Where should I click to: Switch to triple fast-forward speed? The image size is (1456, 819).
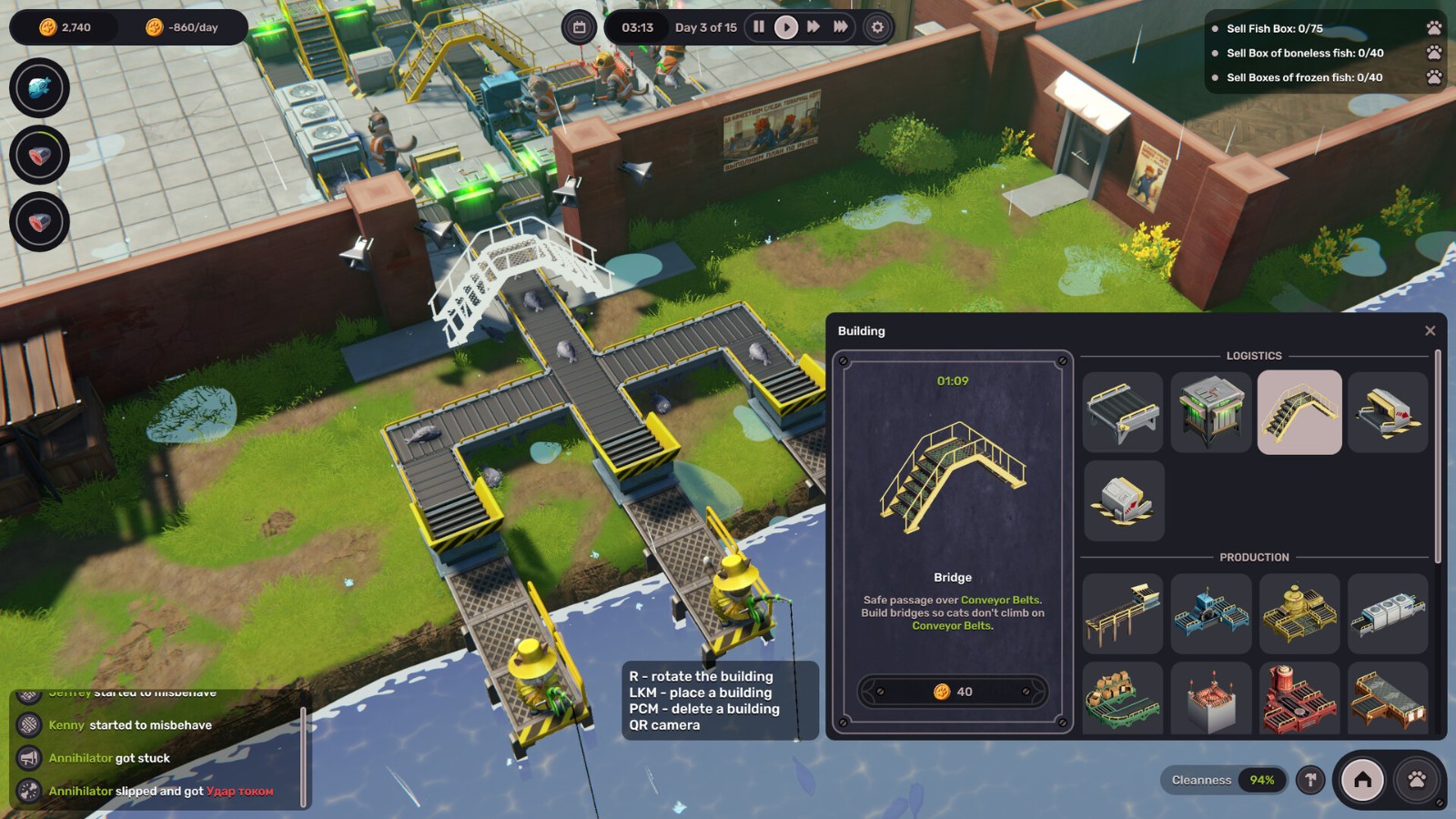[x=841, y=27]
